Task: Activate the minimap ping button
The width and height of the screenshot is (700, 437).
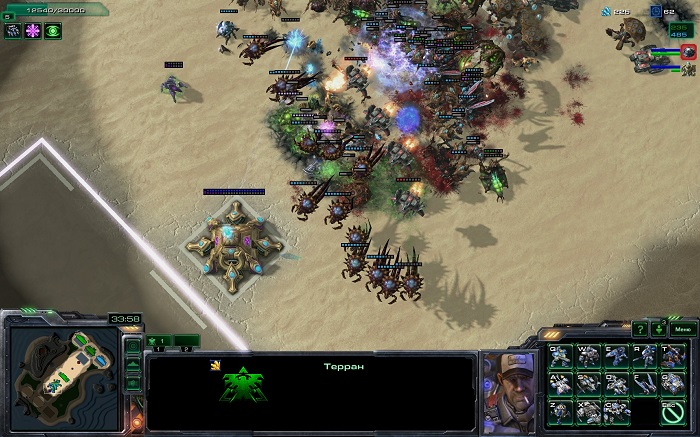Action: [132, 345]
